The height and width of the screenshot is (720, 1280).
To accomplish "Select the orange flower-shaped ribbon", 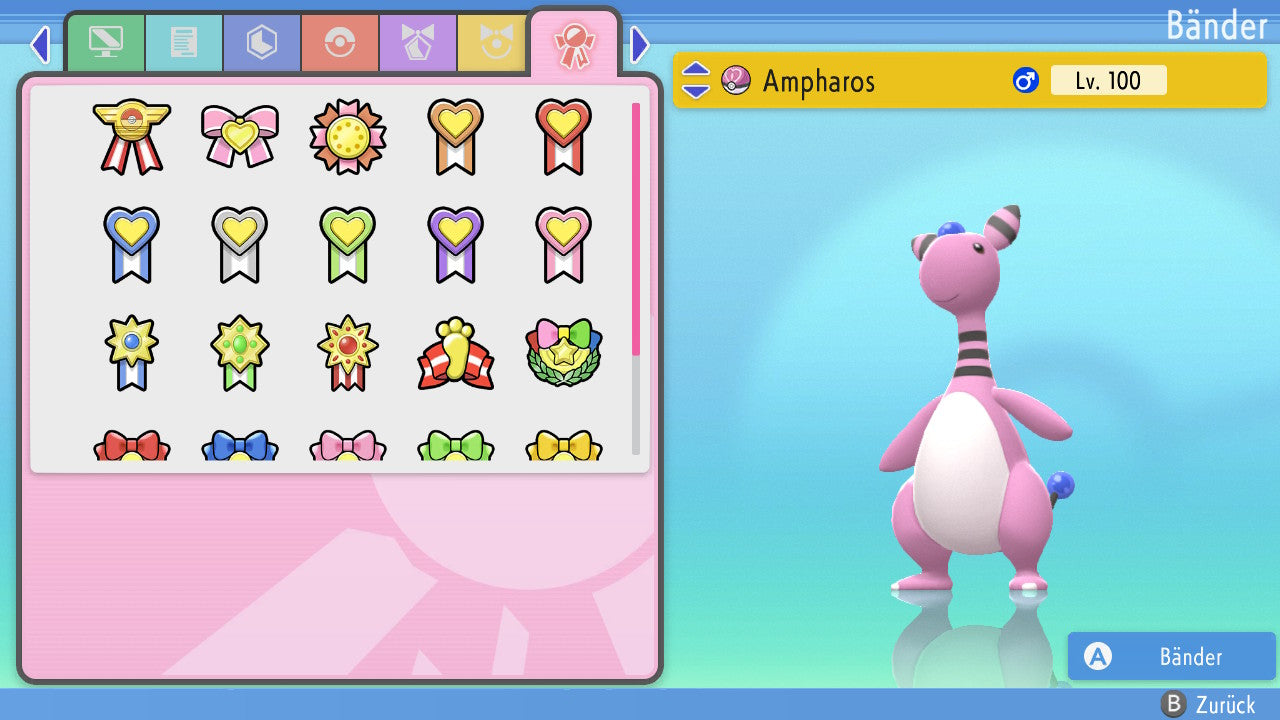I will 348,136.
